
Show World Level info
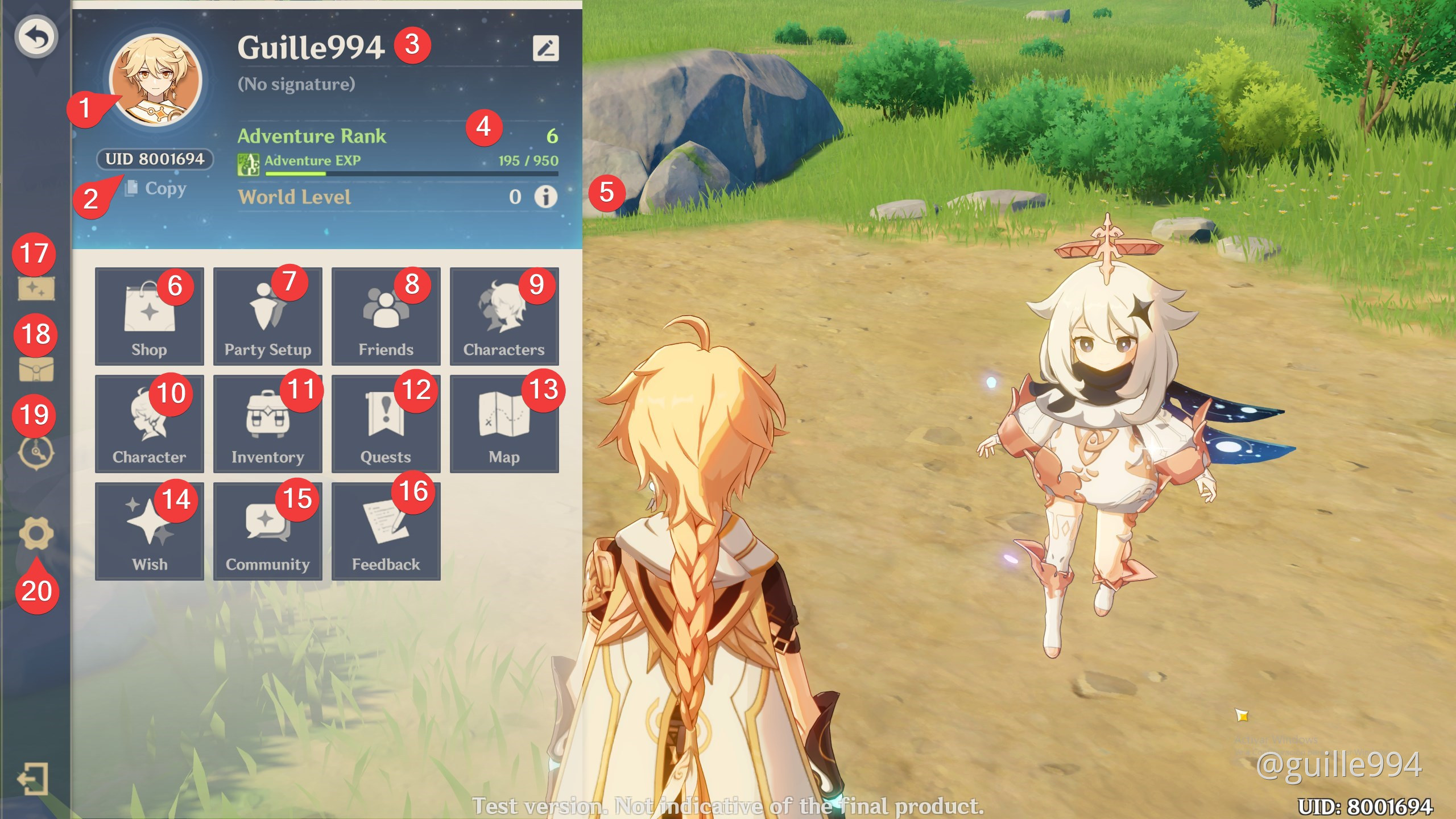(x=545, y=197)
